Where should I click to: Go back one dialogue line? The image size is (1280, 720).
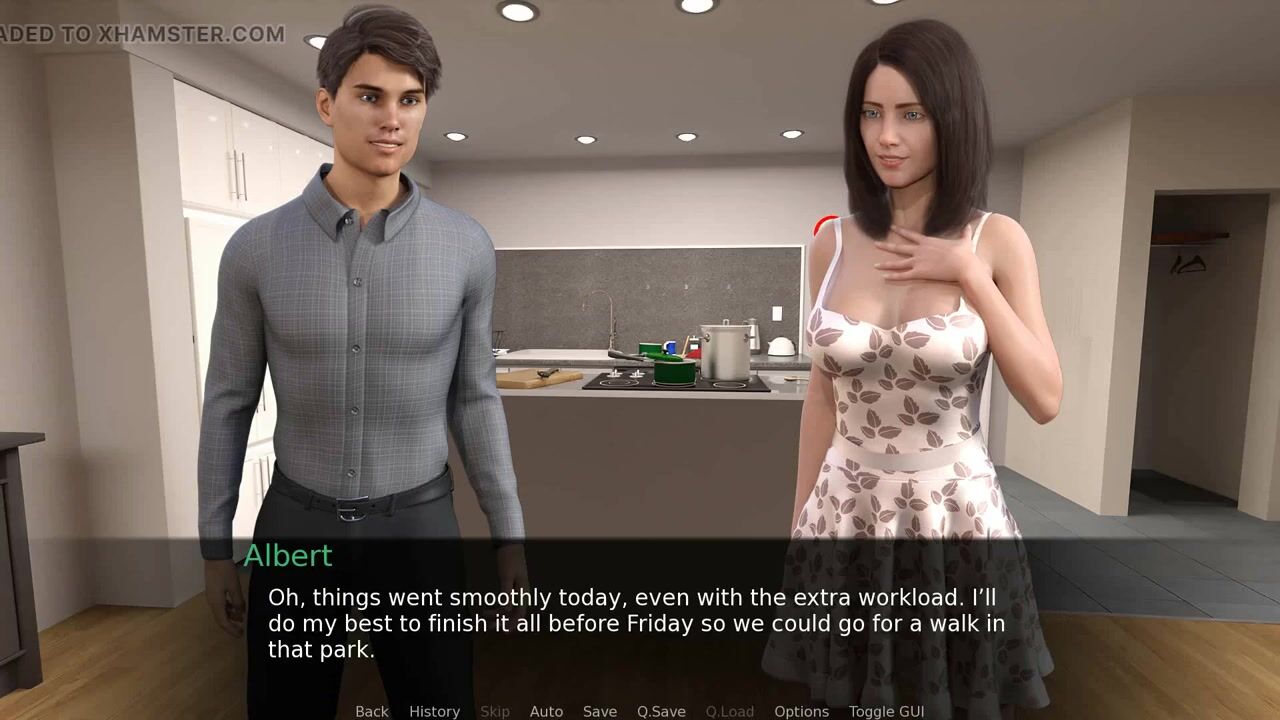pyautogui.click(x=371, y=711)
